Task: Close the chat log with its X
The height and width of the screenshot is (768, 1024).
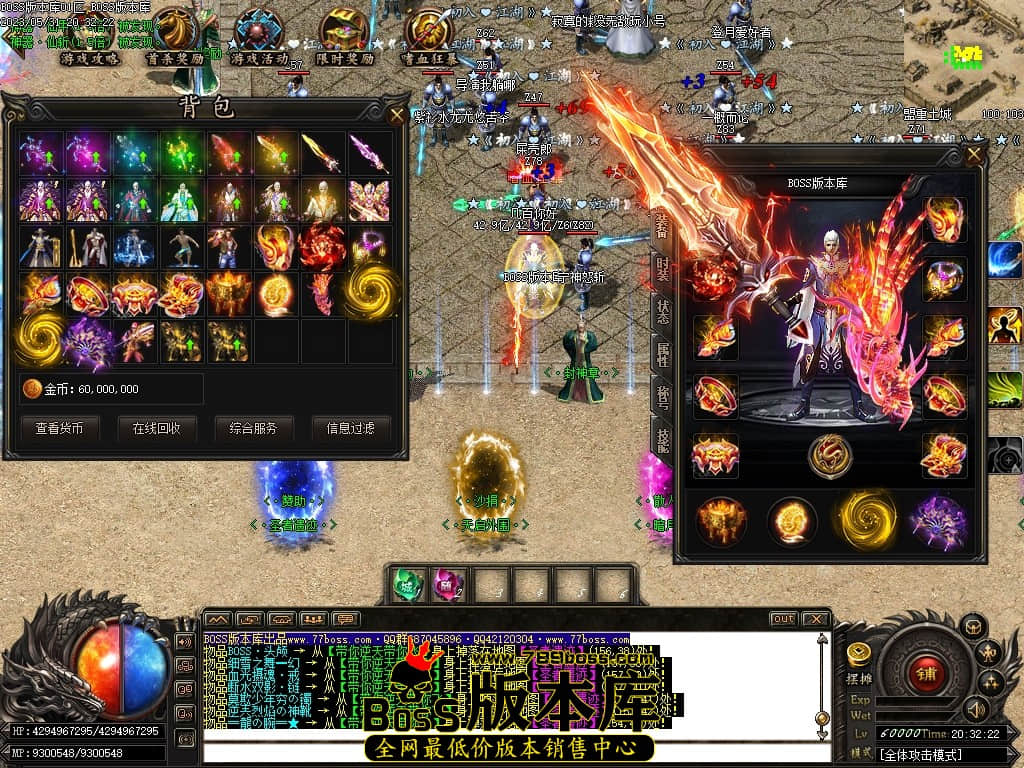Action: point(815,619)
